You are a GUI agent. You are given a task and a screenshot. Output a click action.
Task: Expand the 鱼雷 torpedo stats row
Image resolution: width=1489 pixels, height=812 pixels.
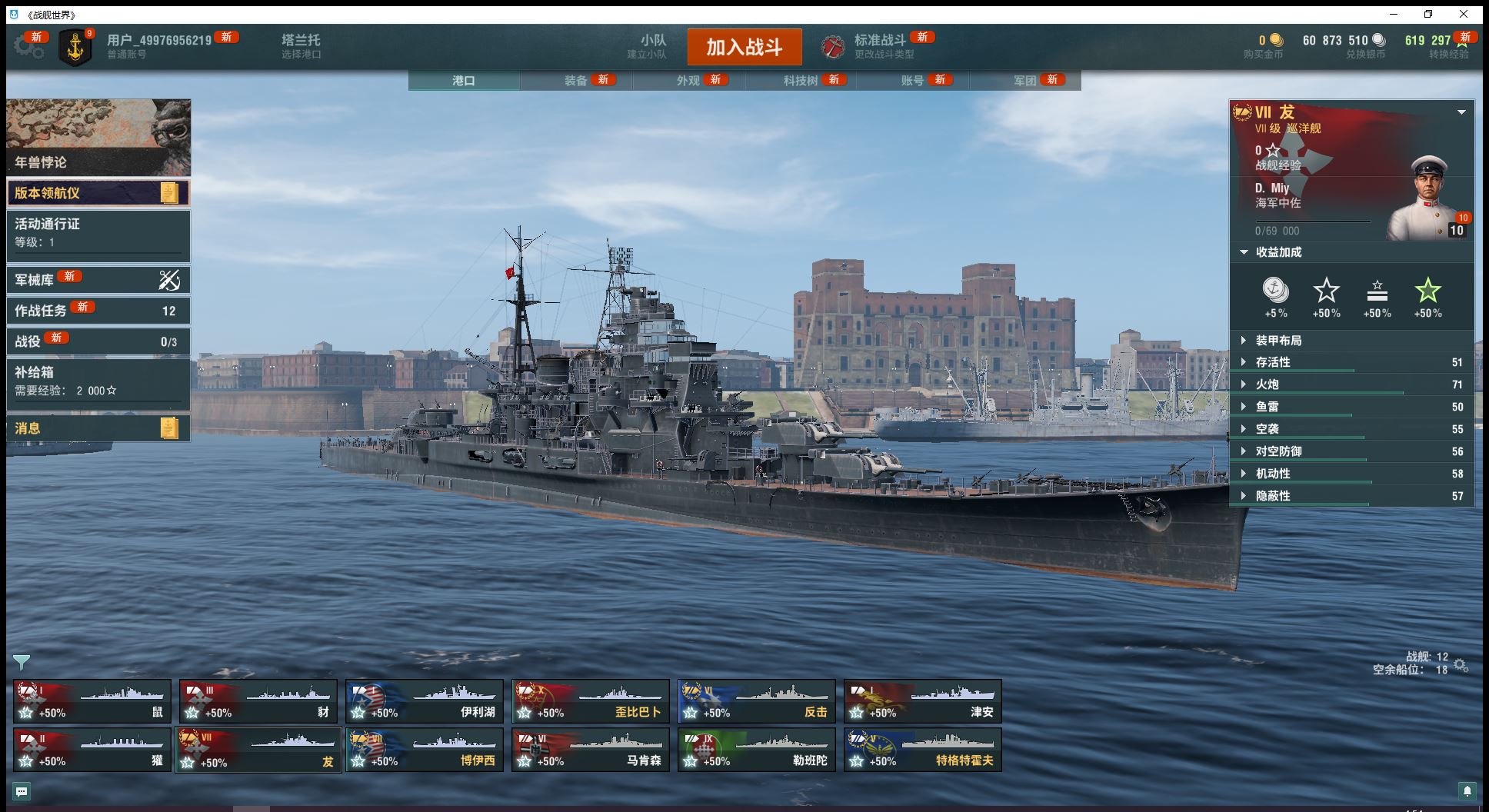click(x=1267, y=407)
